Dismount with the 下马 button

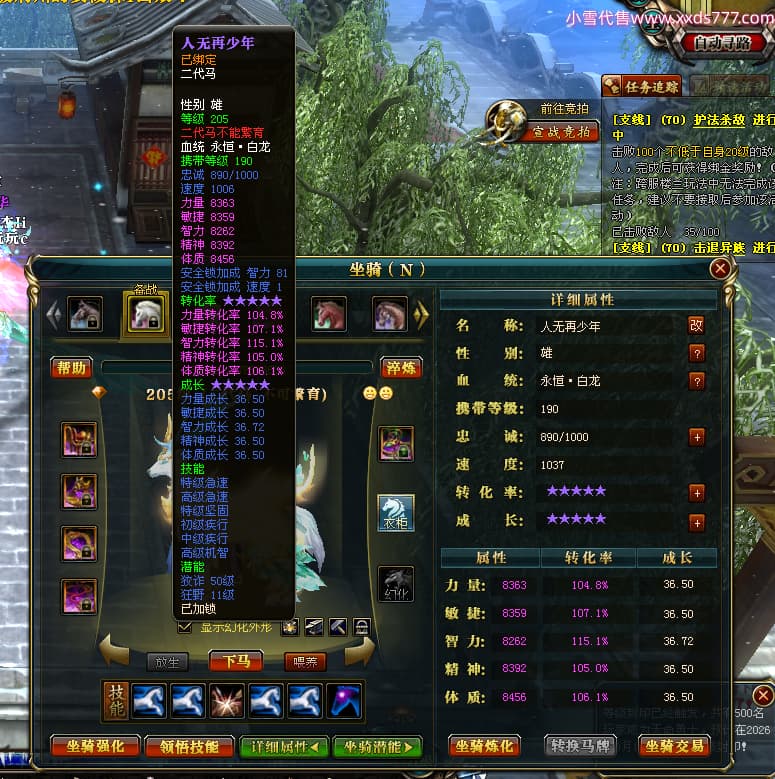point(236,661)
